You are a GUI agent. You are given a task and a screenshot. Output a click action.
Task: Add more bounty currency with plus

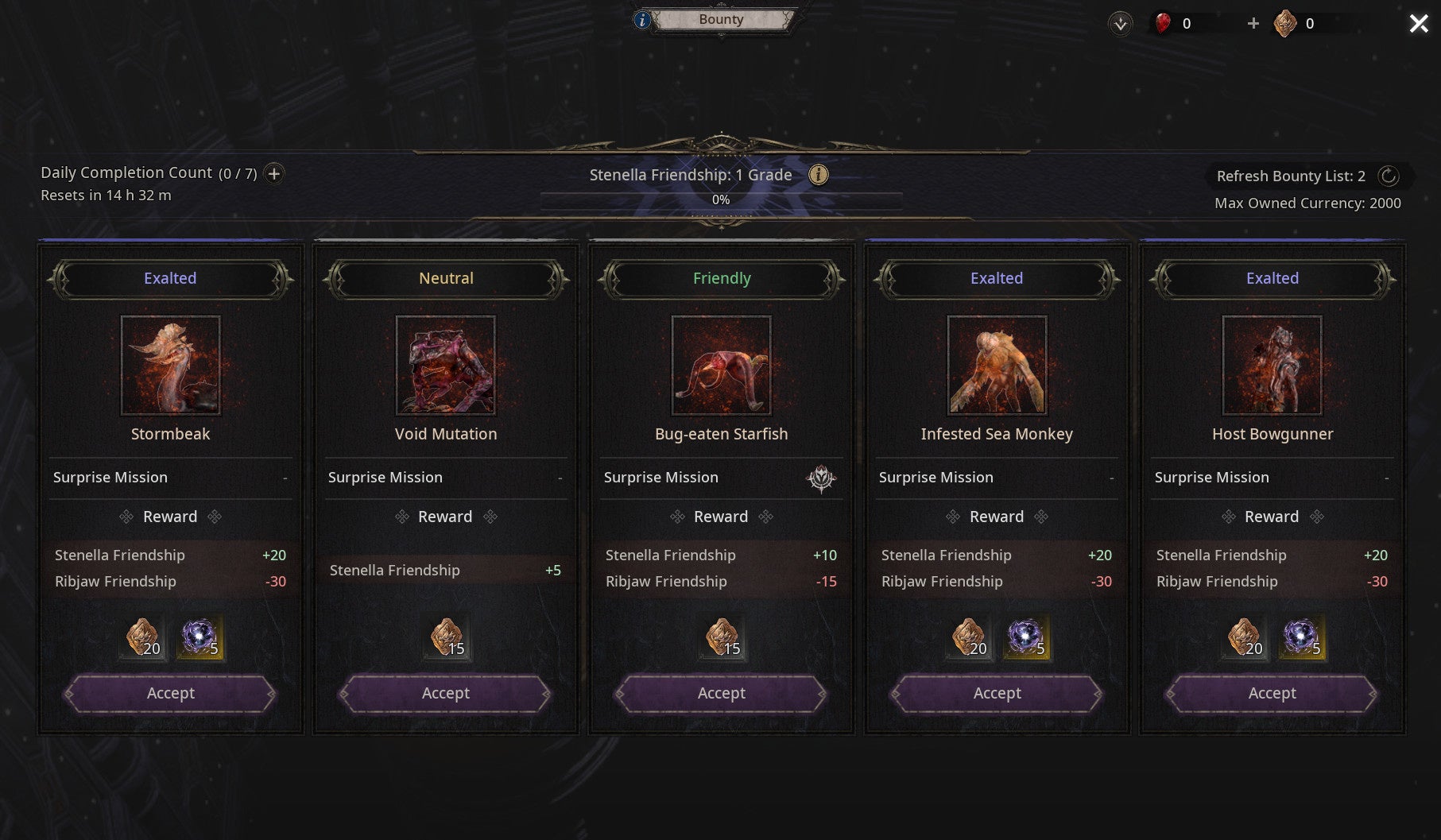[x=1253, y=24]
